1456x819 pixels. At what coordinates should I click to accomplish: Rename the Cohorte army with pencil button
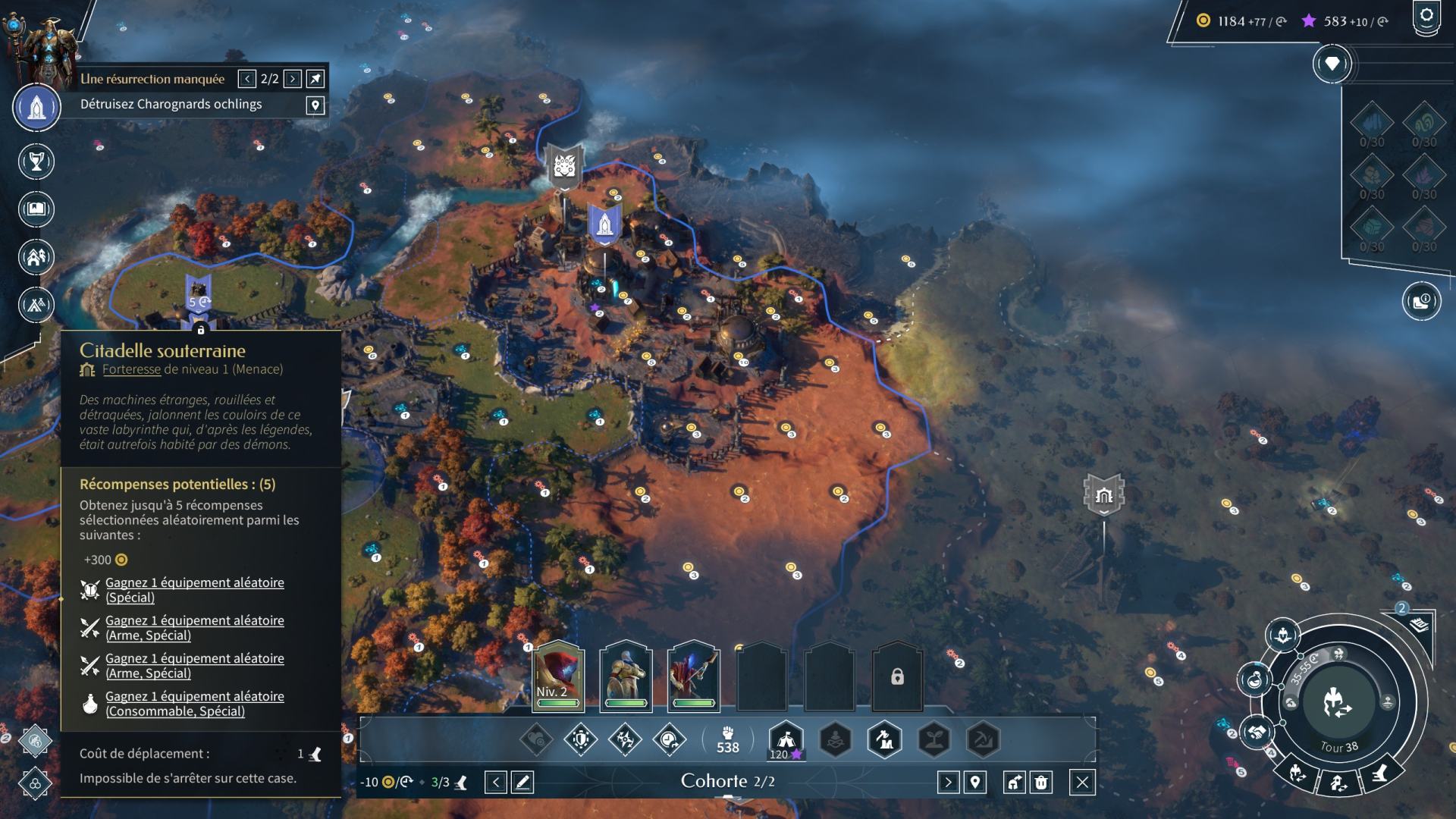(522, 782)
